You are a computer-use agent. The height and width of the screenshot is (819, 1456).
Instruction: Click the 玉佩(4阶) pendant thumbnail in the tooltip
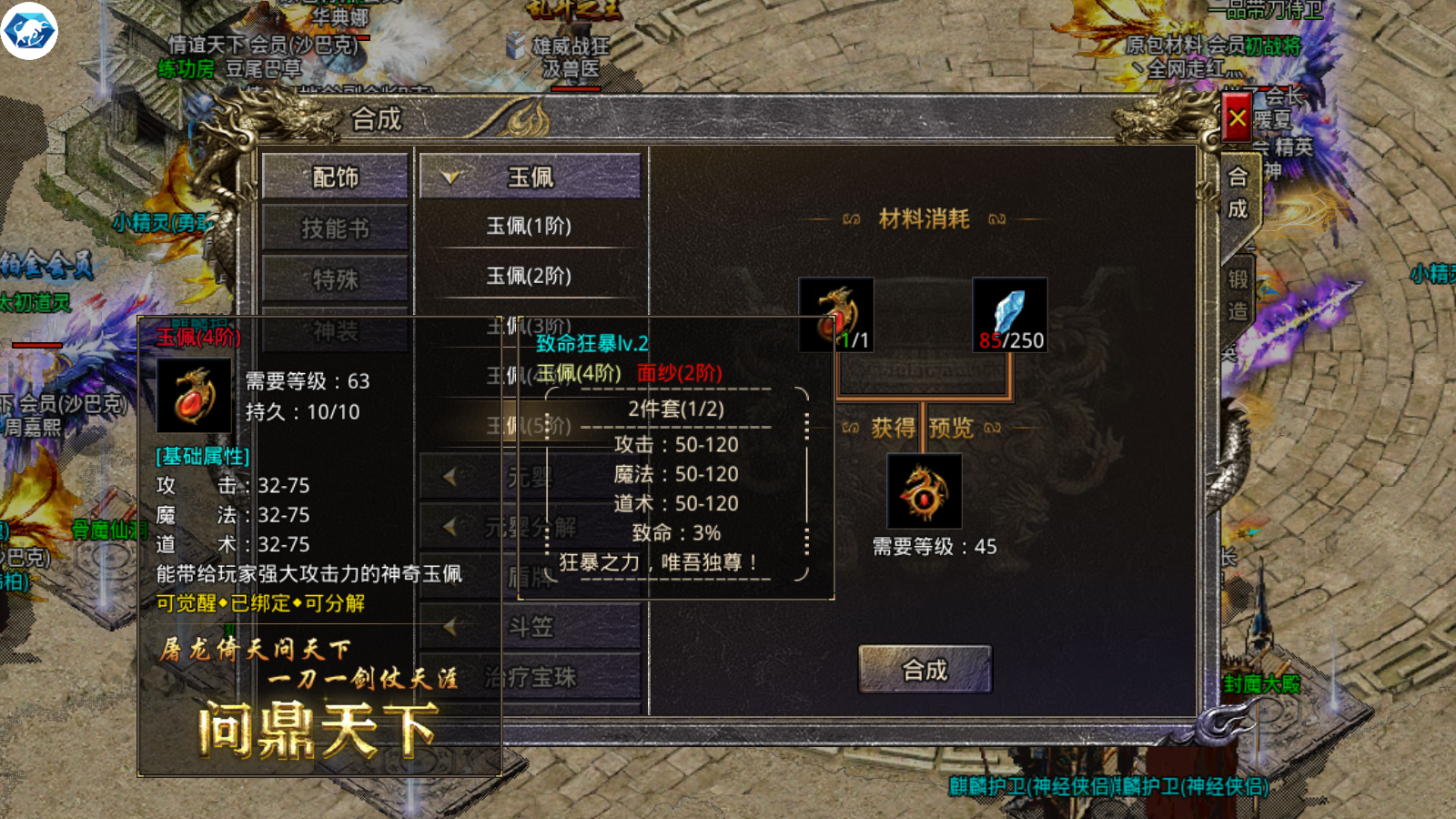click(x=194, y=393)
